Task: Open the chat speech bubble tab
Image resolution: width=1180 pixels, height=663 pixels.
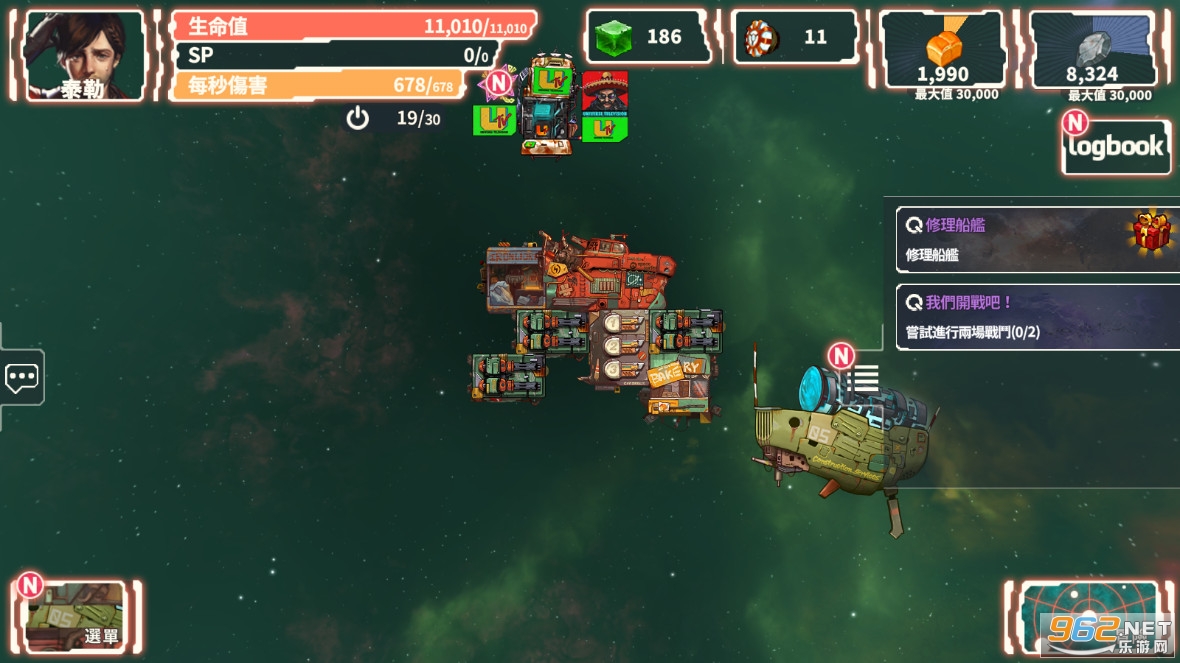Action: click(x=22, y=377)
